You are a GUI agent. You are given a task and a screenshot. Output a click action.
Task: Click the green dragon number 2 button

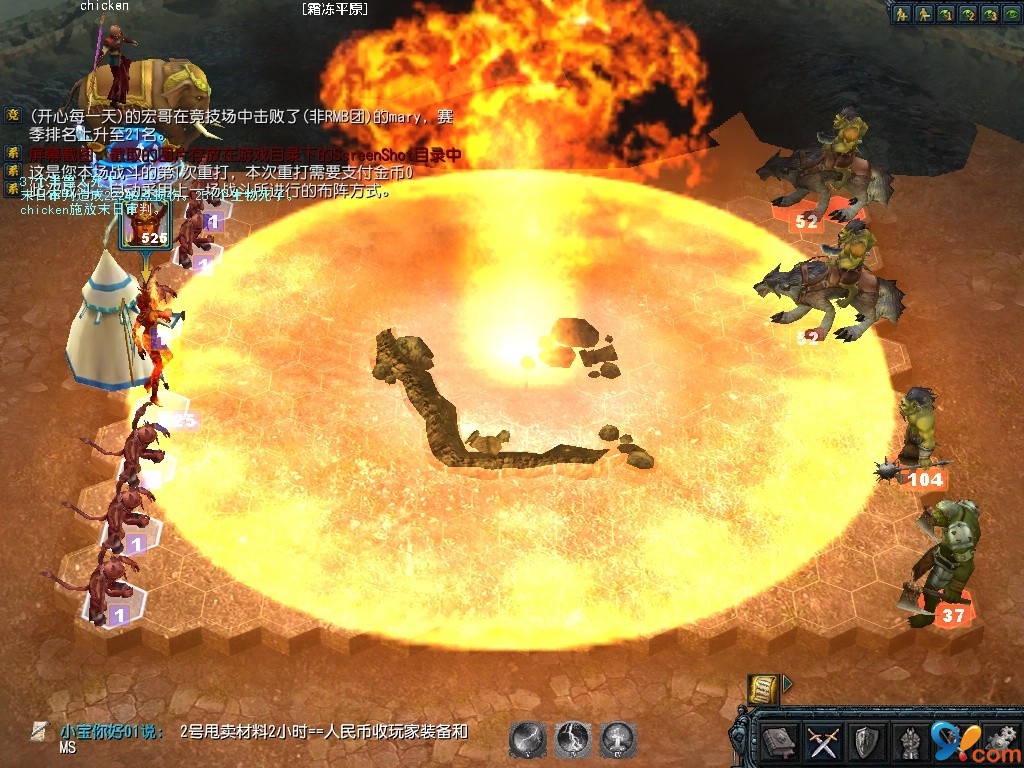coord(967,14)
